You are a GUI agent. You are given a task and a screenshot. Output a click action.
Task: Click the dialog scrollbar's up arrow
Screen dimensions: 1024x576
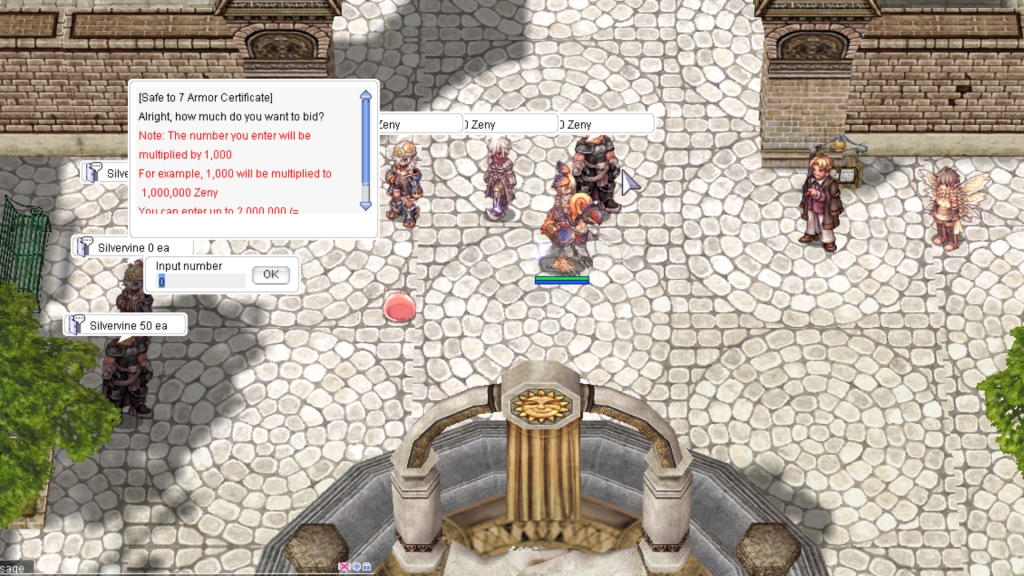pyautogui.click(x=366, y=96)
